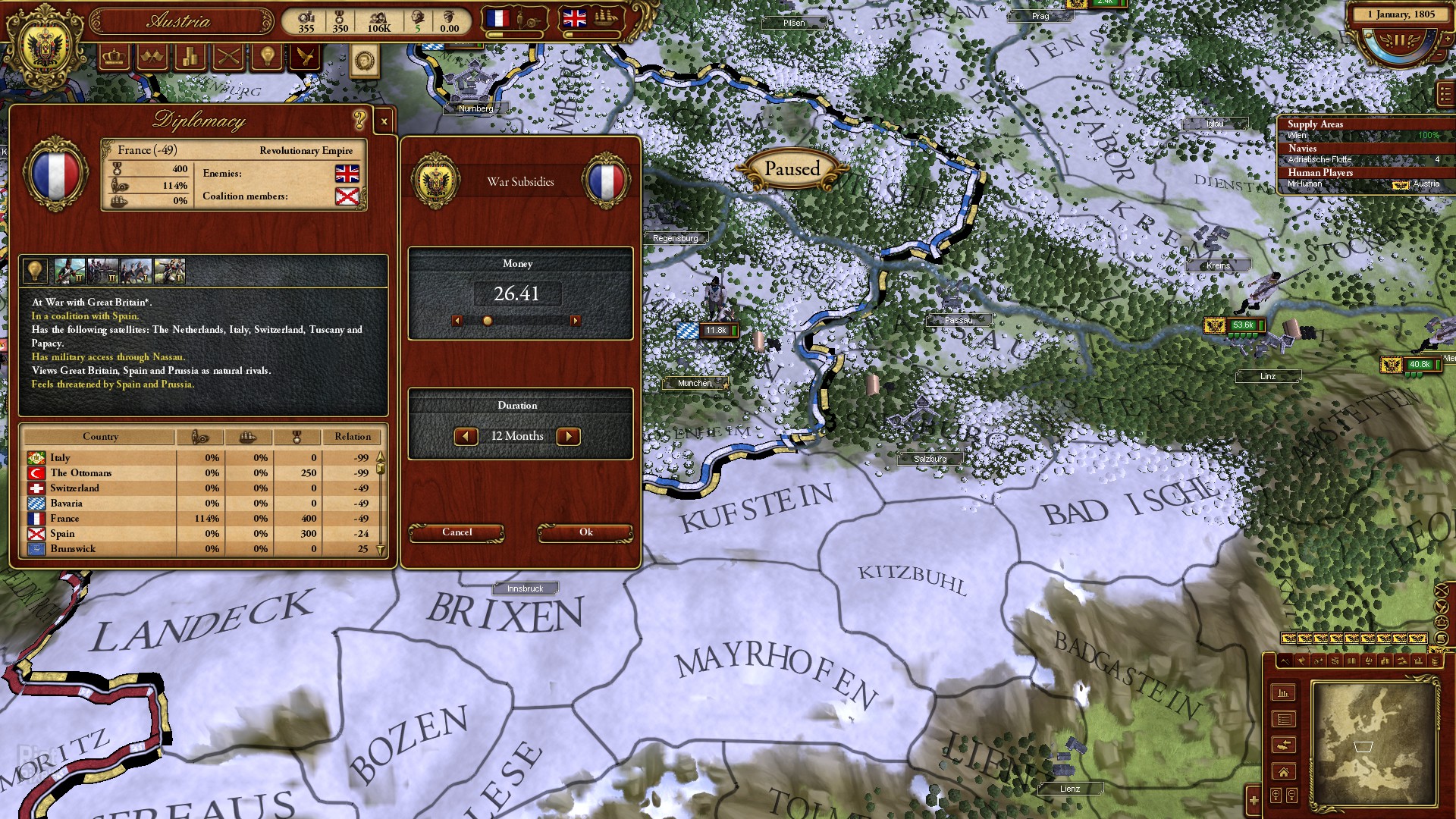This screenshot has height=819, width=1456.
Task: Increase subsidy money with right arrow
Action: (x=576, y=321)
